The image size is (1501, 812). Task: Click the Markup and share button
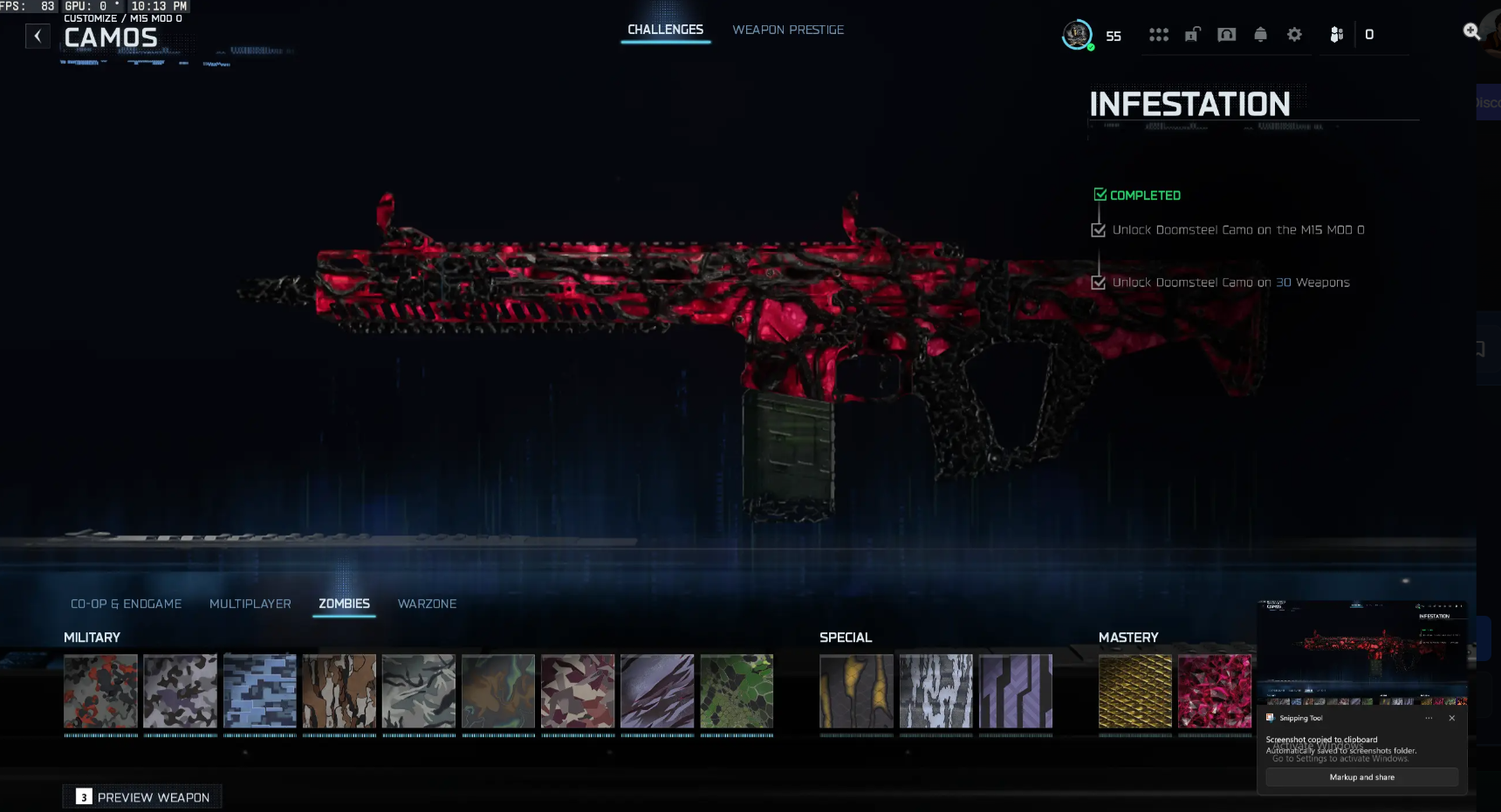pyautogui.click(x=1361, y=777)
